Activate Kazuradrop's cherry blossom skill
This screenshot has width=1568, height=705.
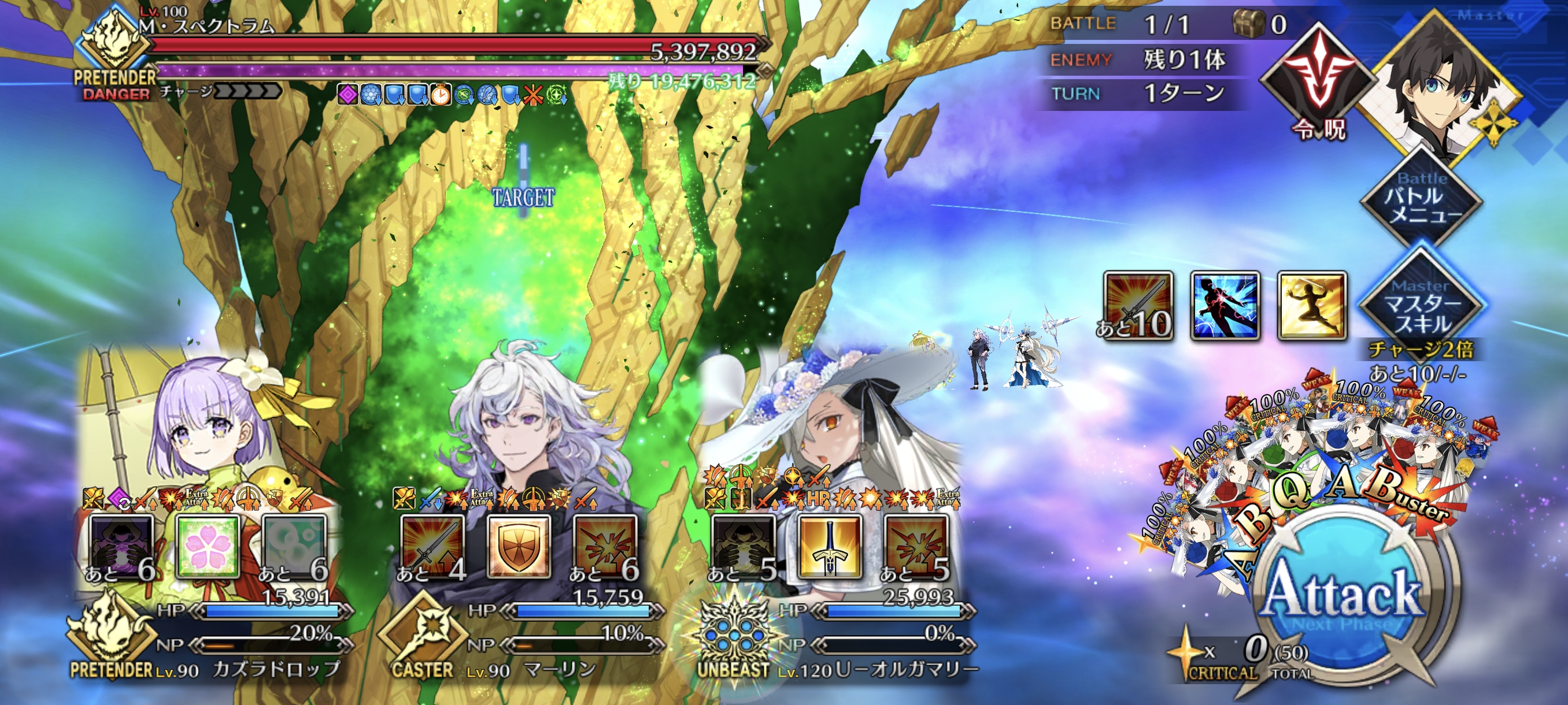[207, 546]
